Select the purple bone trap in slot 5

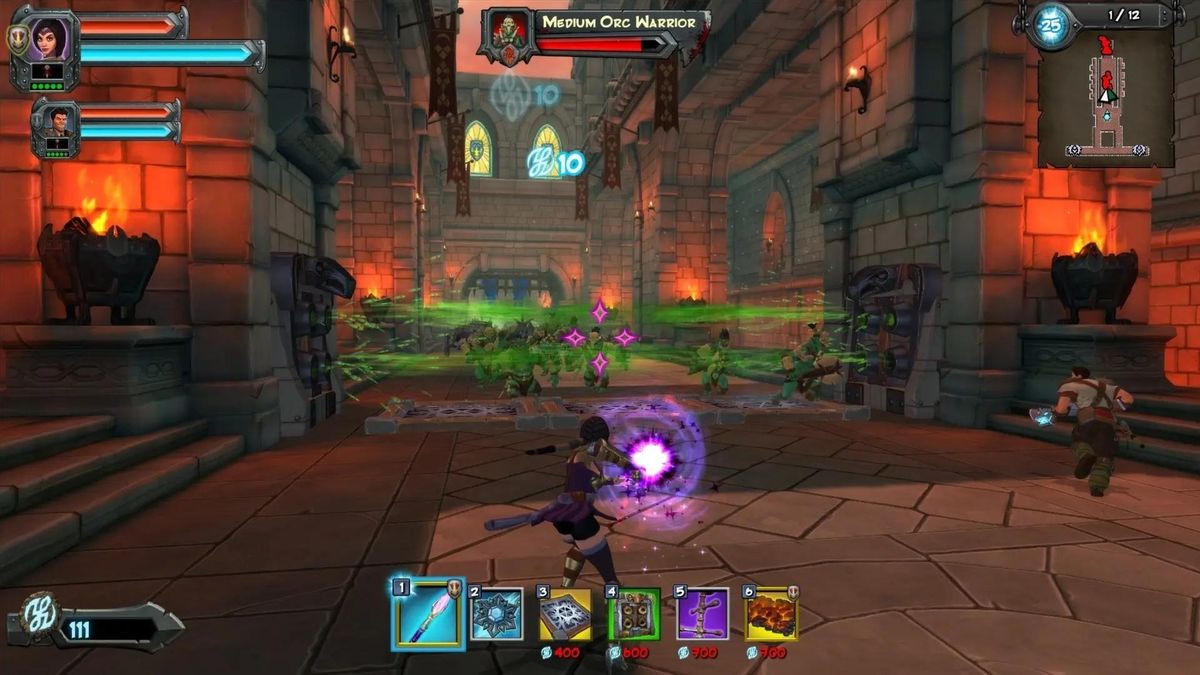tap(702, 615)
